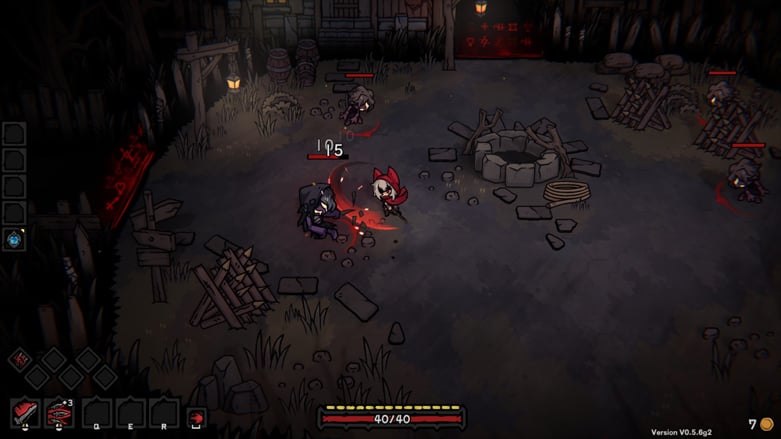Select the red rune in the diamond slot
This screenshot has height=439, width=781.
click(x=19, y=359)
